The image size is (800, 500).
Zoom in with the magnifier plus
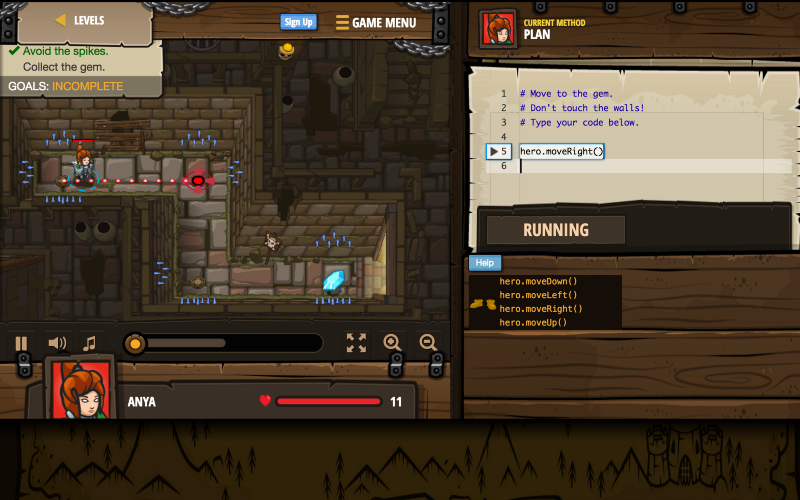pyautogui.click(x=392, y=343)
